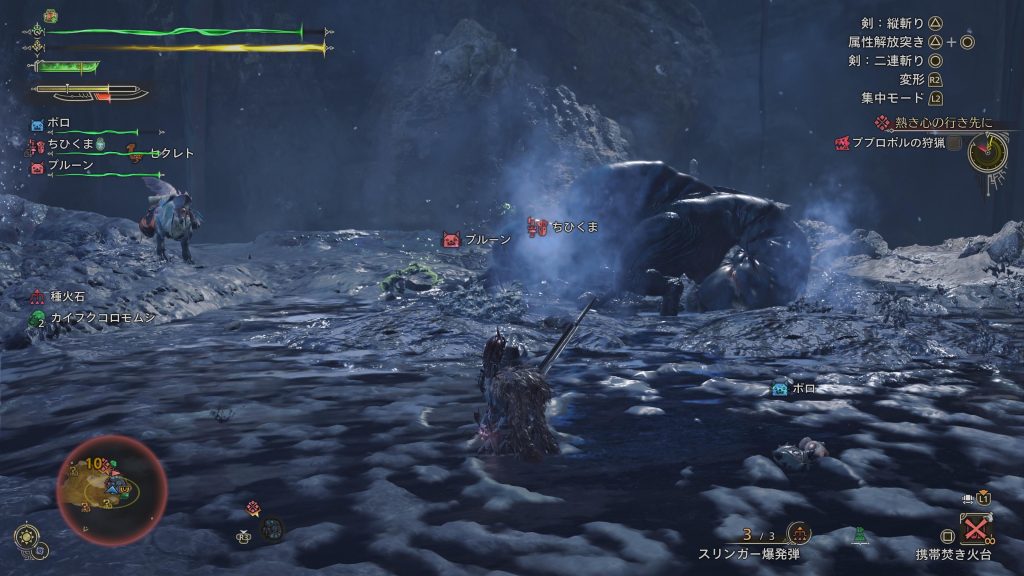This screenshot has width=1024, height=576.
Task: Select party member ちひくま in the list
Action: pos(70,144)
